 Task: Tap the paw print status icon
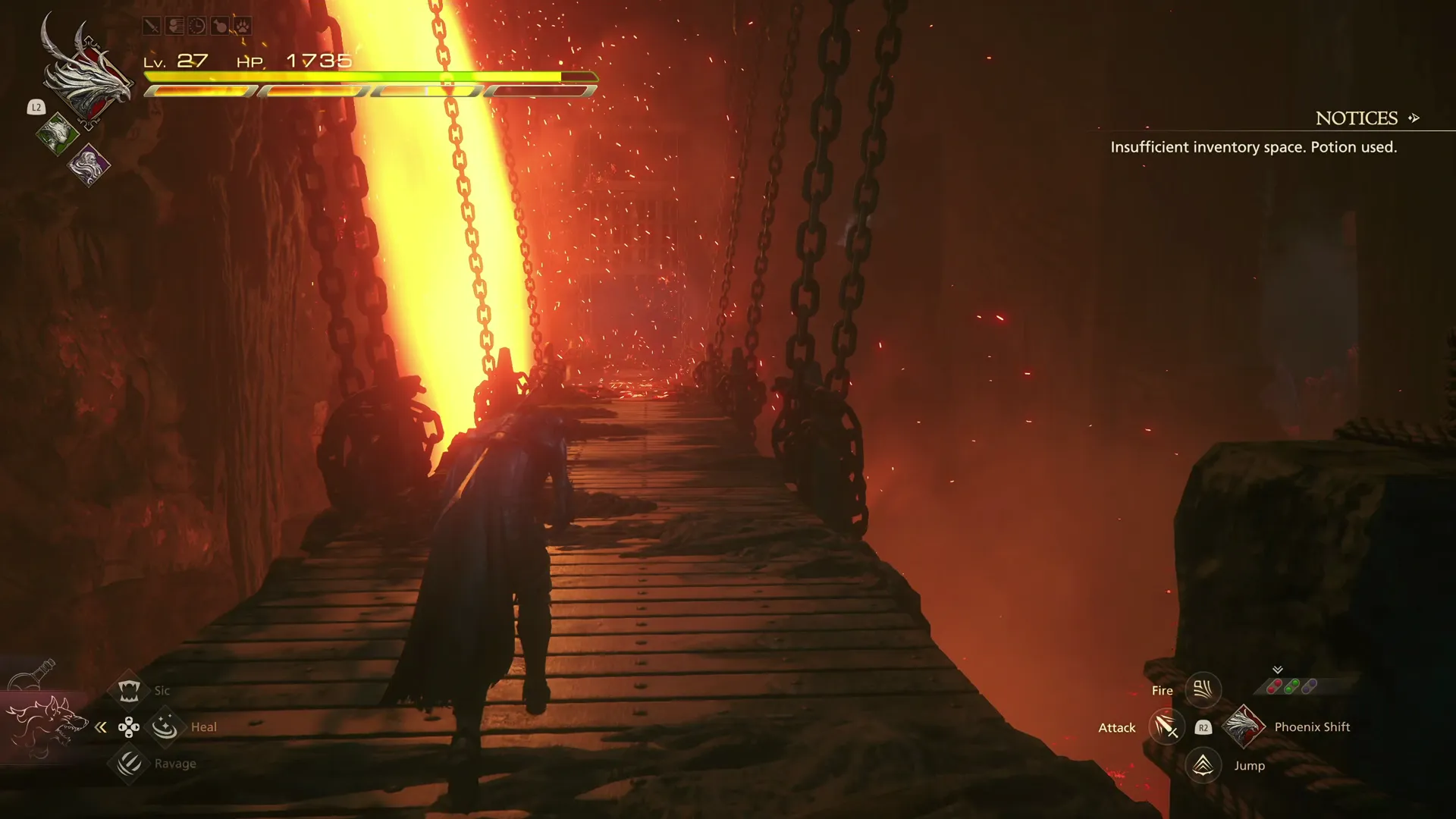243,26
